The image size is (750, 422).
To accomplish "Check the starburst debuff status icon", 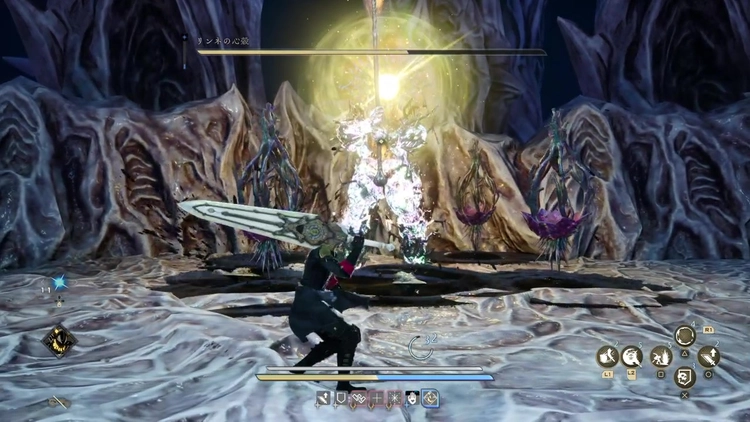I will click(394, 398).
